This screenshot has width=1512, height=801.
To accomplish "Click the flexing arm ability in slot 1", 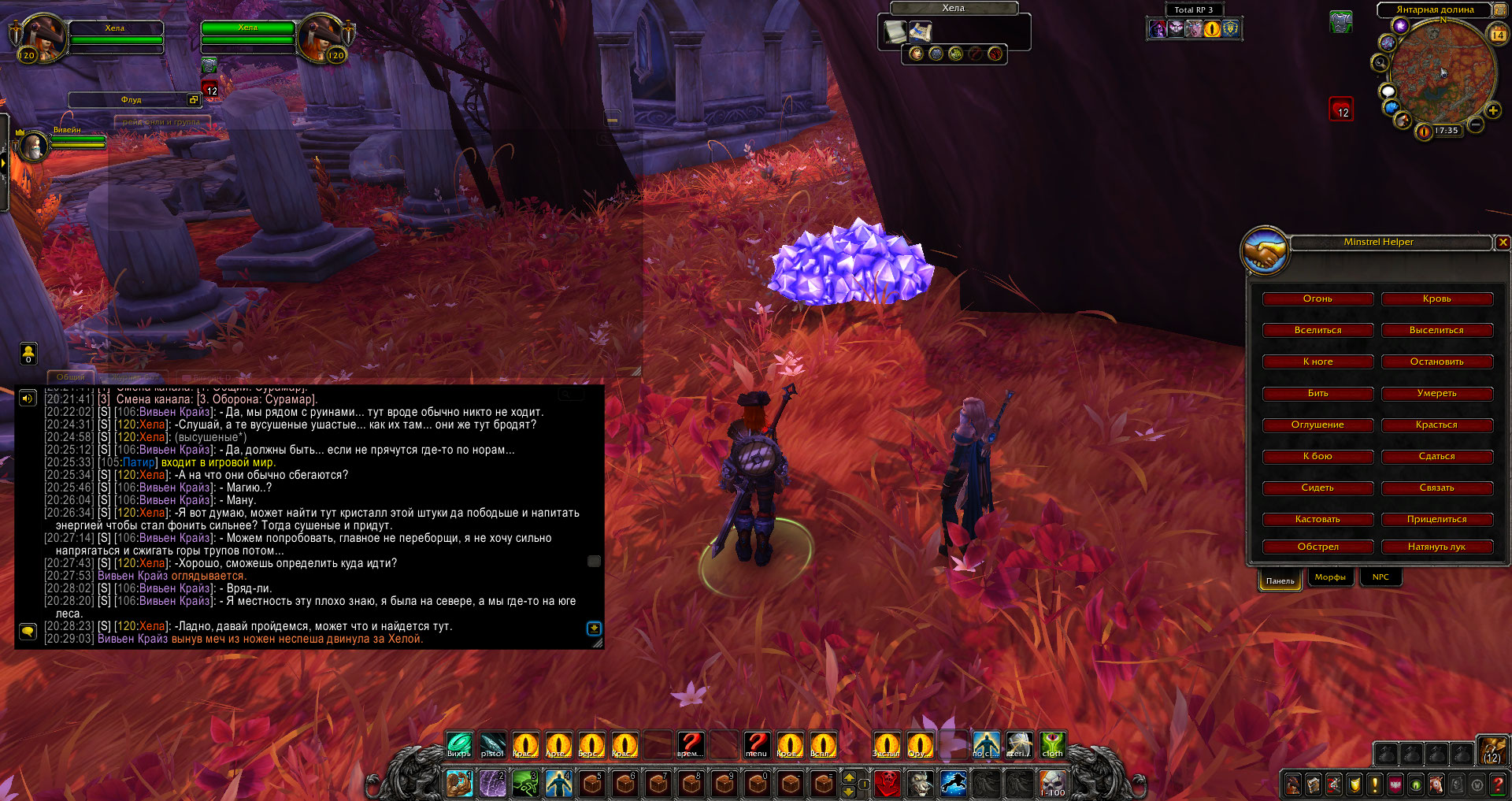I will pos(459,784).
